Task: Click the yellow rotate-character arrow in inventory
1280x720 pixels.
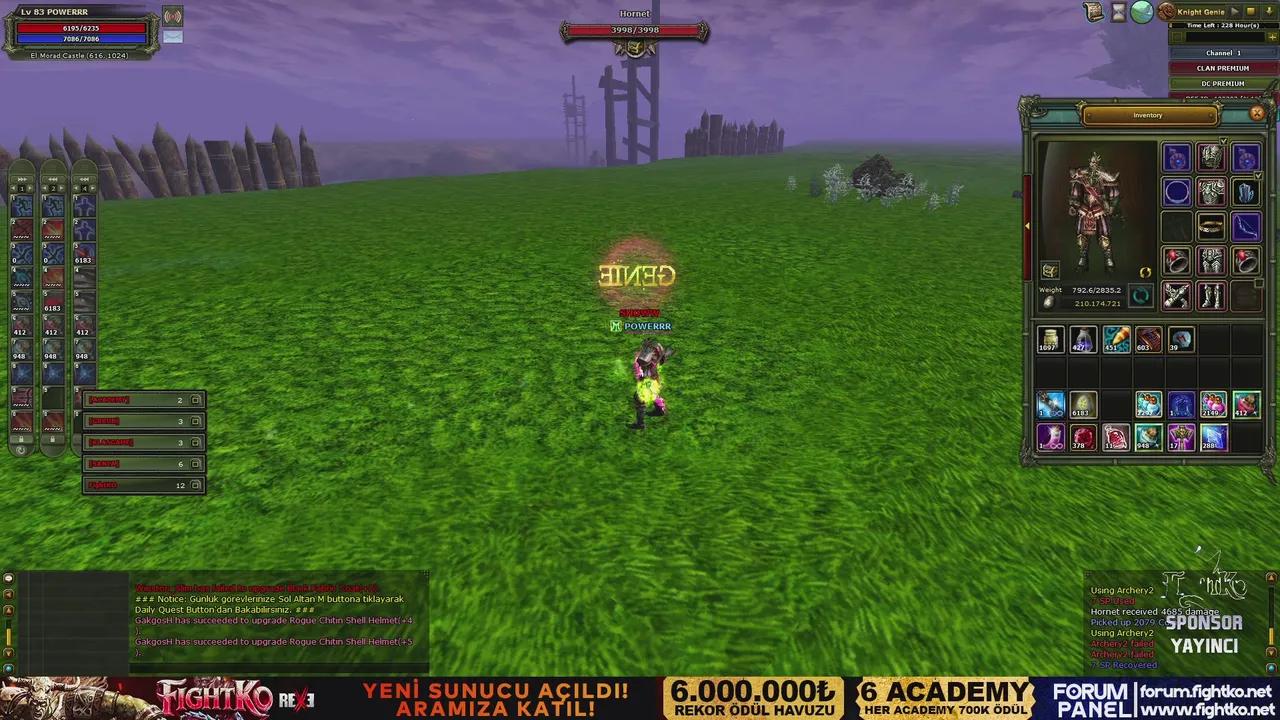Action: pyautogui.click(x=1145, y=272)
